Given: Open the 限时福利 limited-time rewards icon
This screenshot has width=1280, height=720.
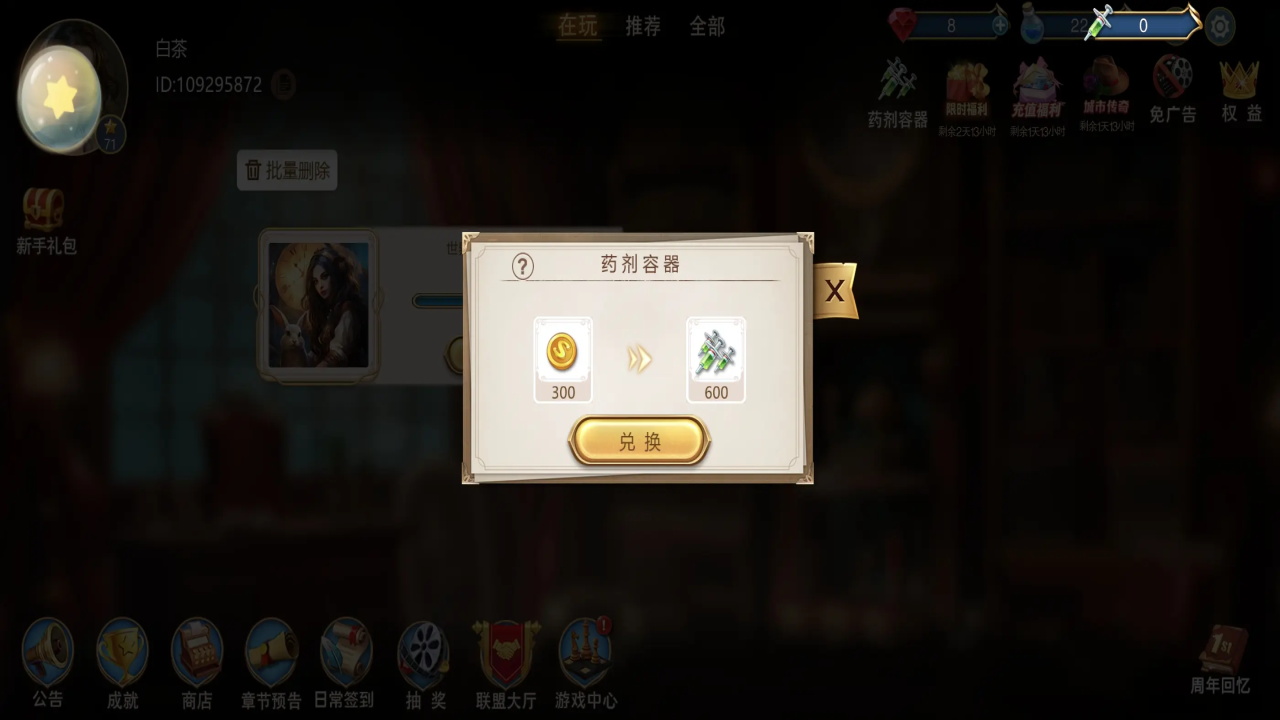Looking at the screenshot, I should 965,90.
